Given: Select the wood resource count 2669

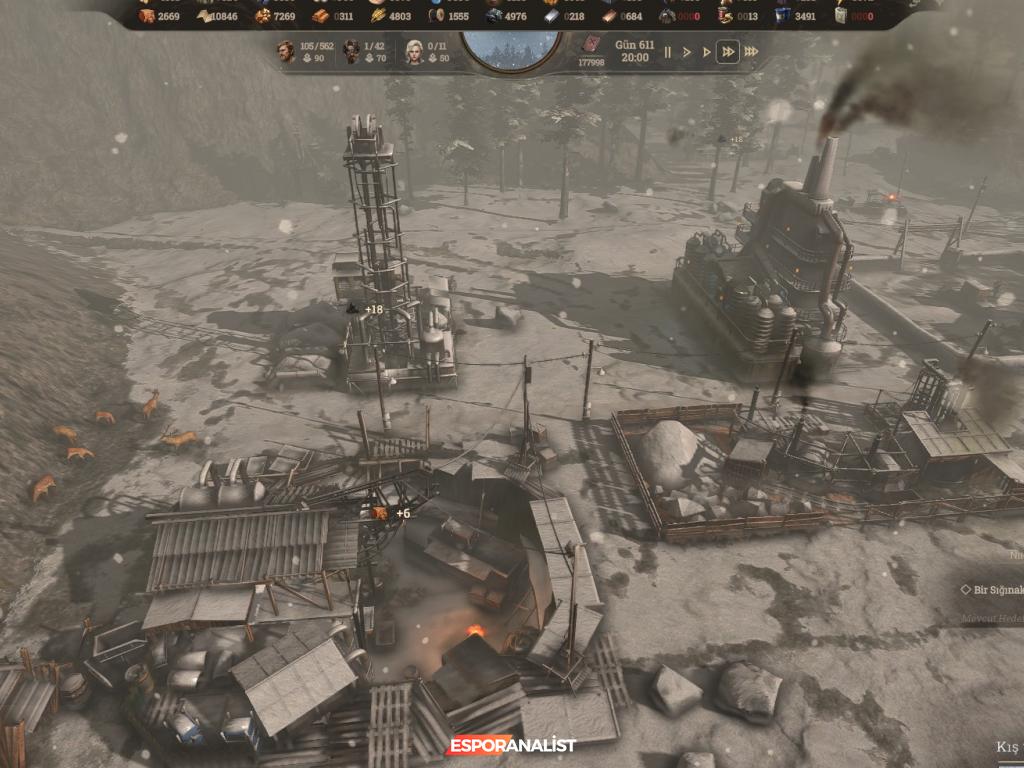Looking at the screenshot, I should [x=159, y=16].
